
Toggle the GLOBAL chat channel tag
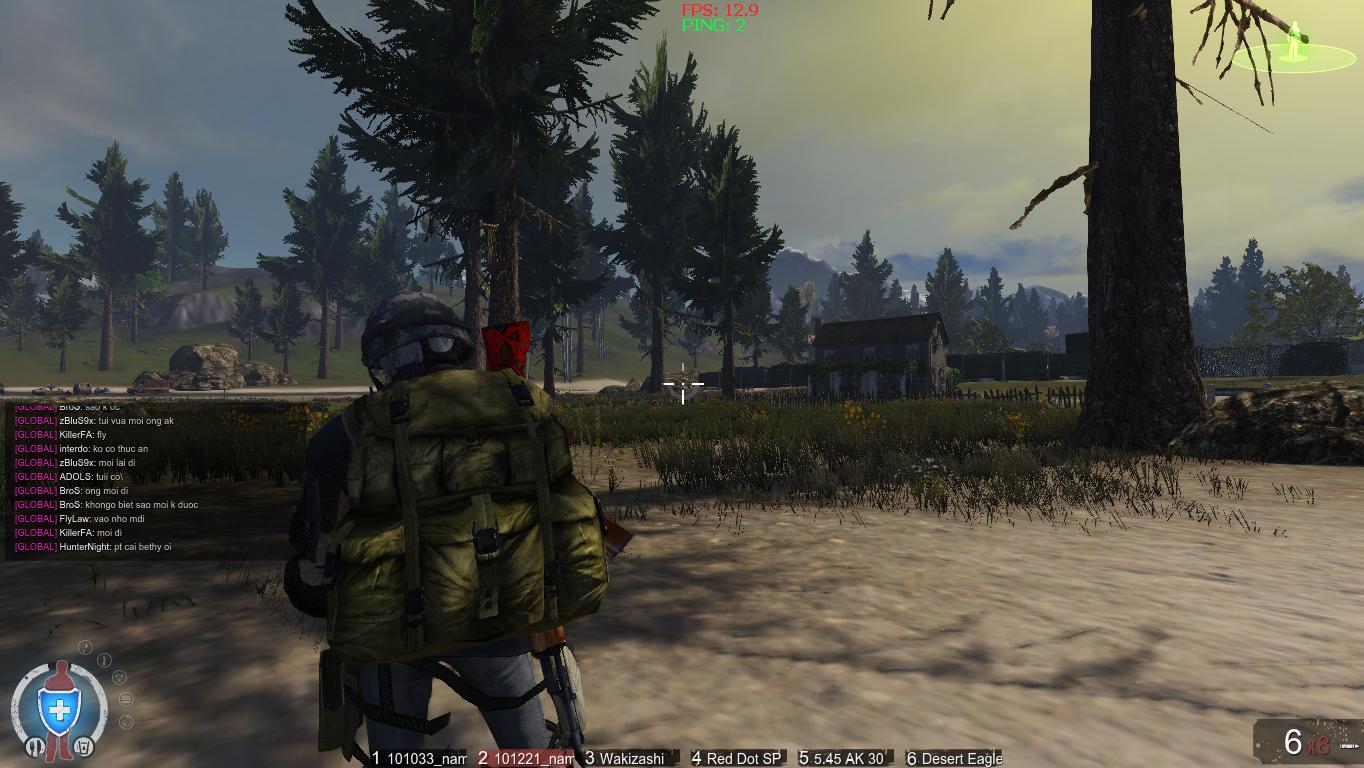[34, 435]
